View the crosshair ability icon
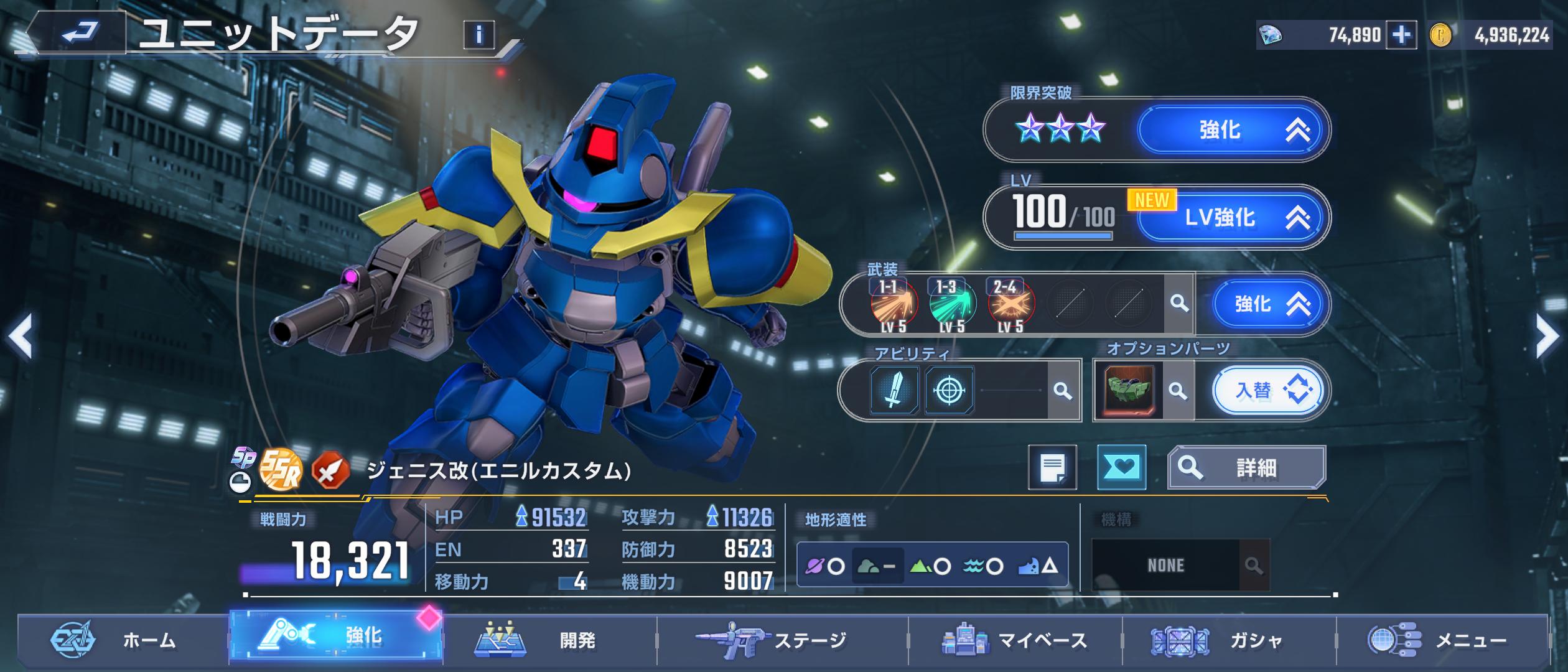The image size is (1568, 672). pyautogui.click(x=949, y=391)
